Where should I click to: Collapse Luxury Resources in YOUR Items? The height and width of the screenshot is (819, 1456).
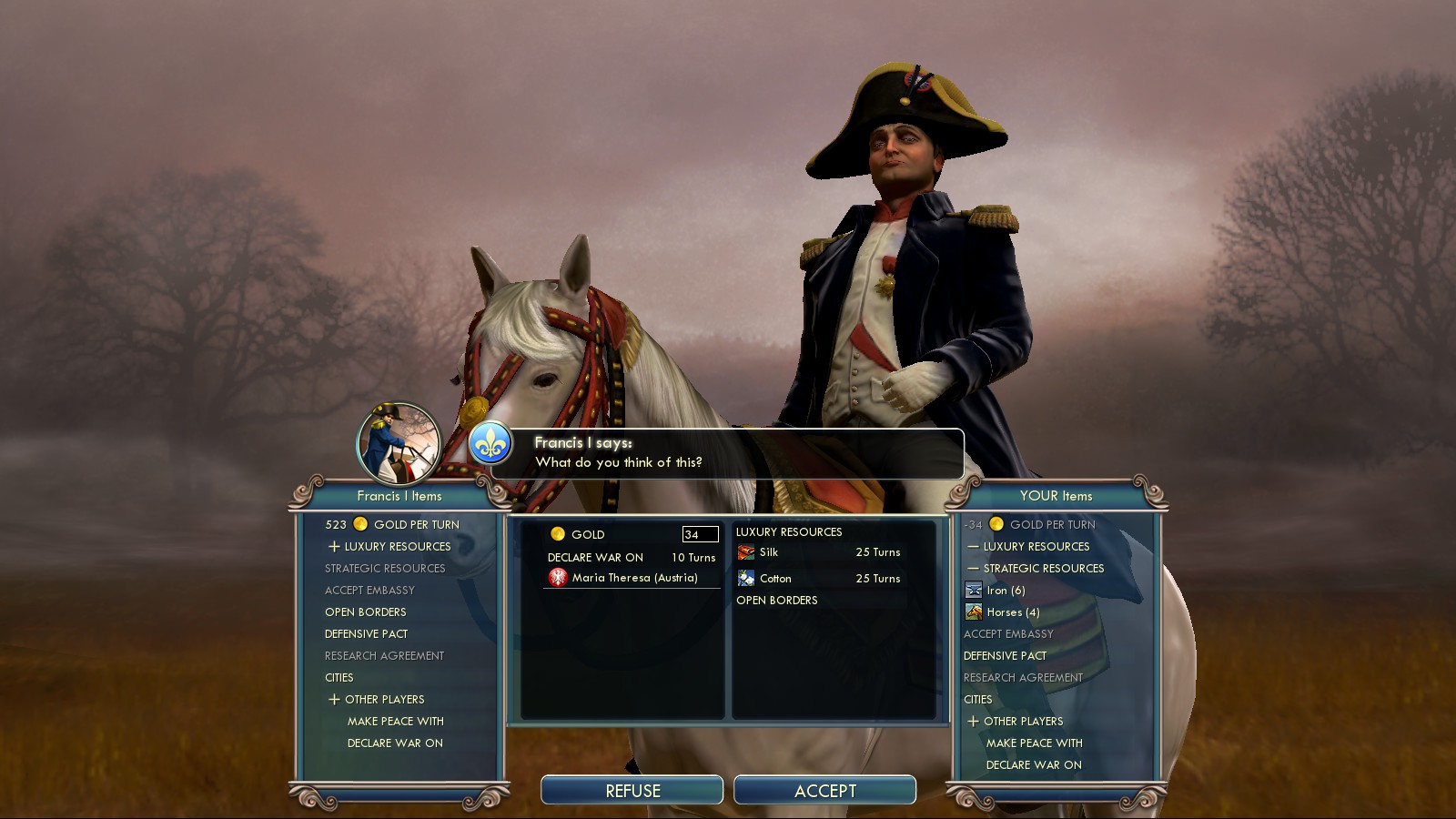pyautogui.click(x=1035, y=547)
